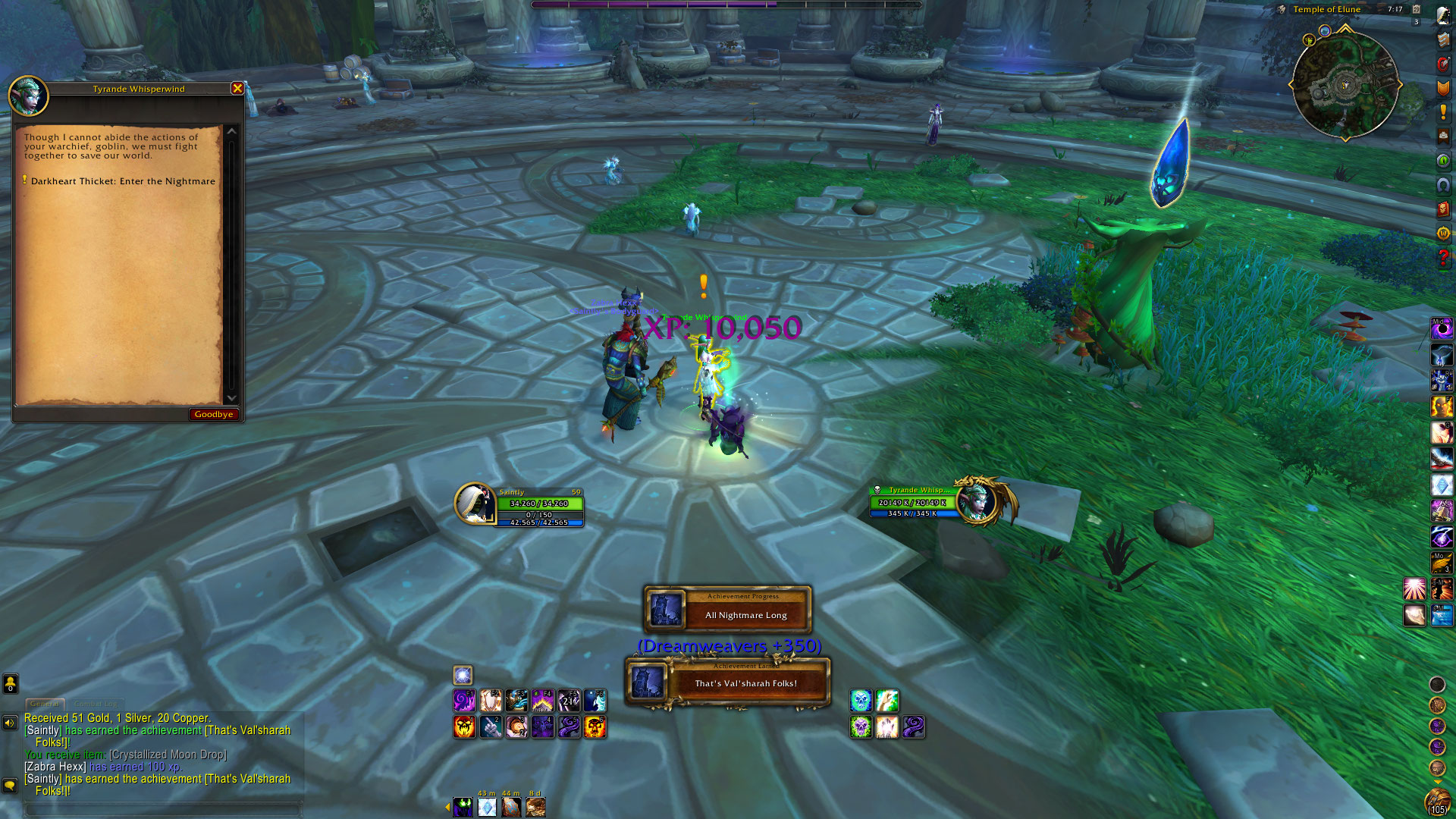Open the red question mark help button

(1443, 258)
